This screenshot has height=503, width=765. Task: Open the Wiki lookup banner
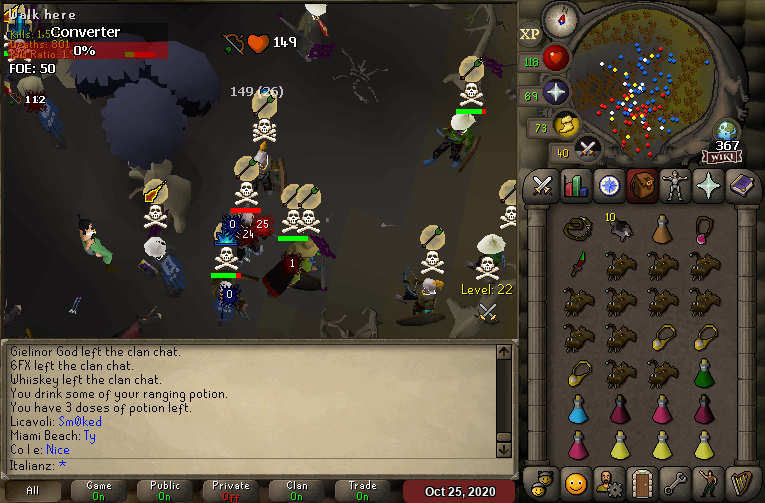pos(722,157)
